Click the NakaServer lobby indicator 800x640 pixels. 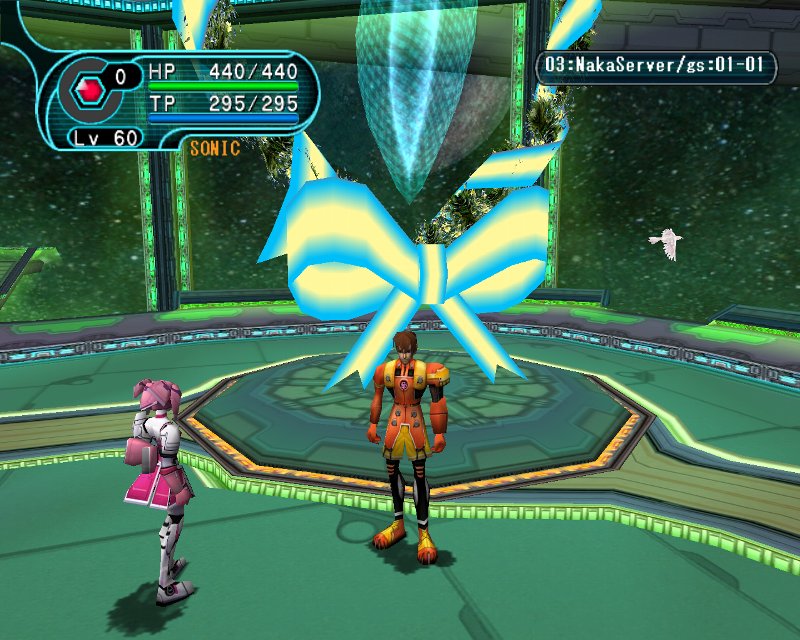[x=656, y=68]
